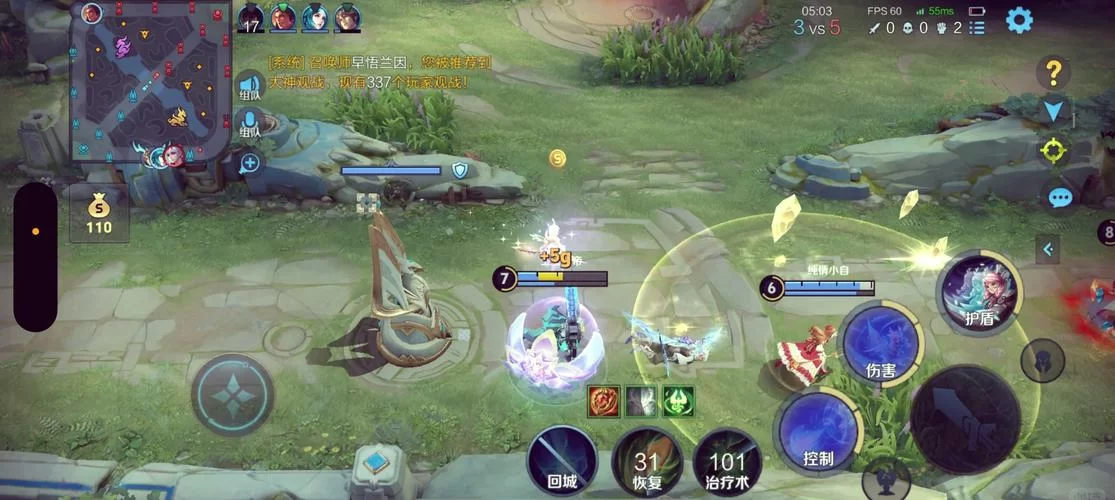Open the quick chat speech bubble
This screenshot has width=1115, height=500.
pyautogui.click(x=1058, y=197)
